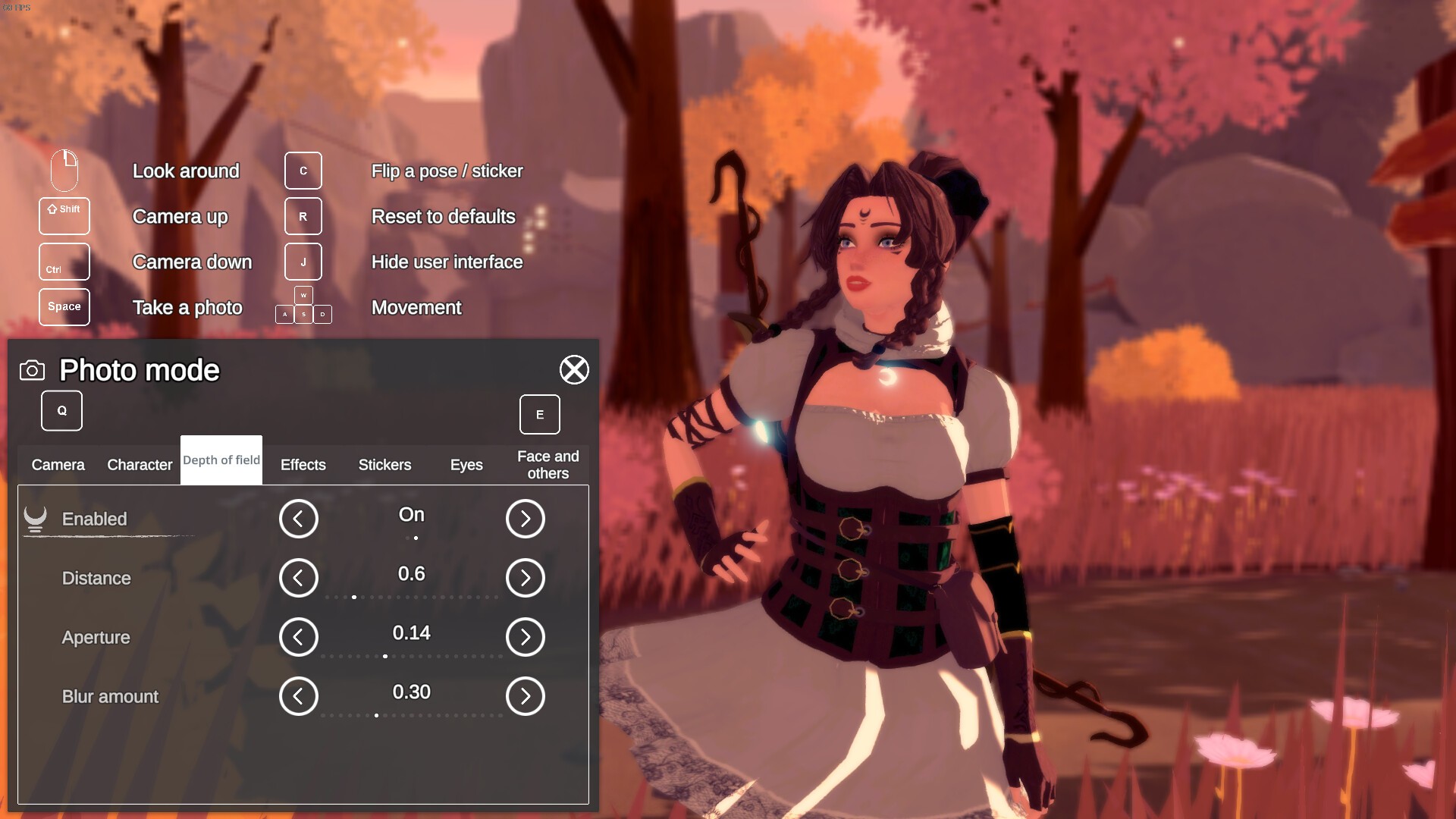Increase the Distance value

click(526, 578)
